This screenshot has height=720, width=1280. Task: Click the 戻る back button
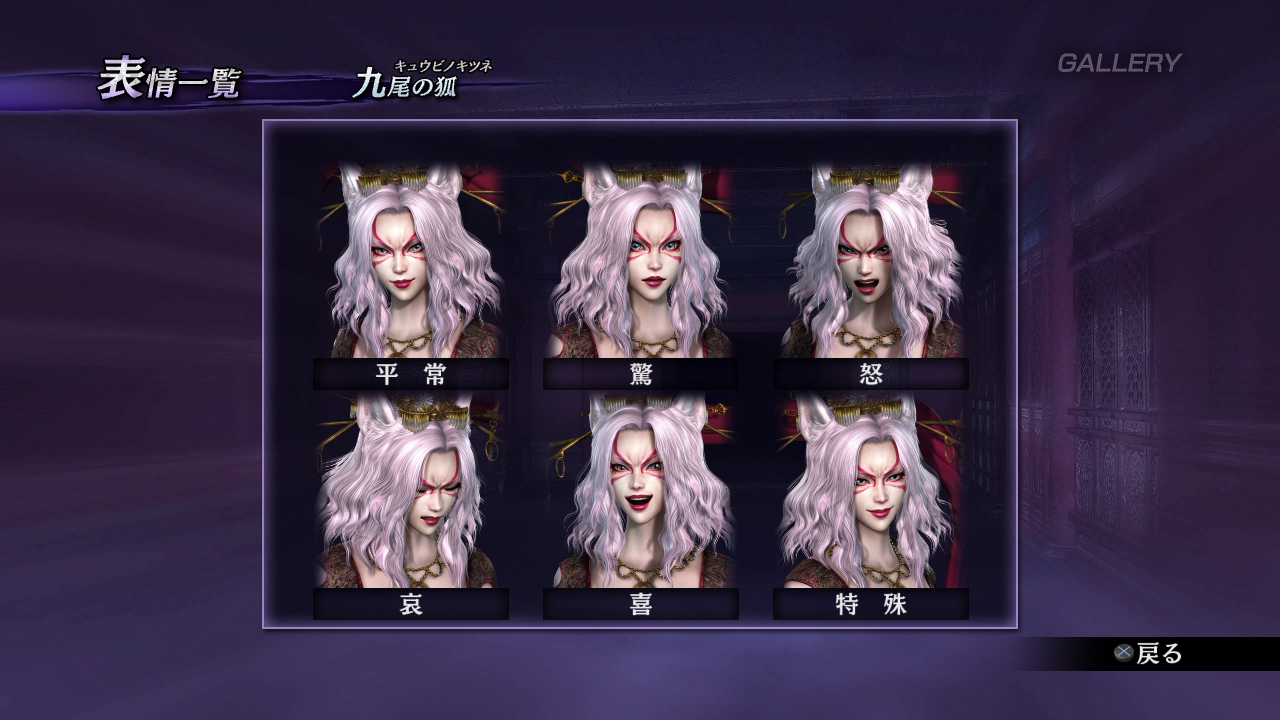click(x=1149, y=654)
